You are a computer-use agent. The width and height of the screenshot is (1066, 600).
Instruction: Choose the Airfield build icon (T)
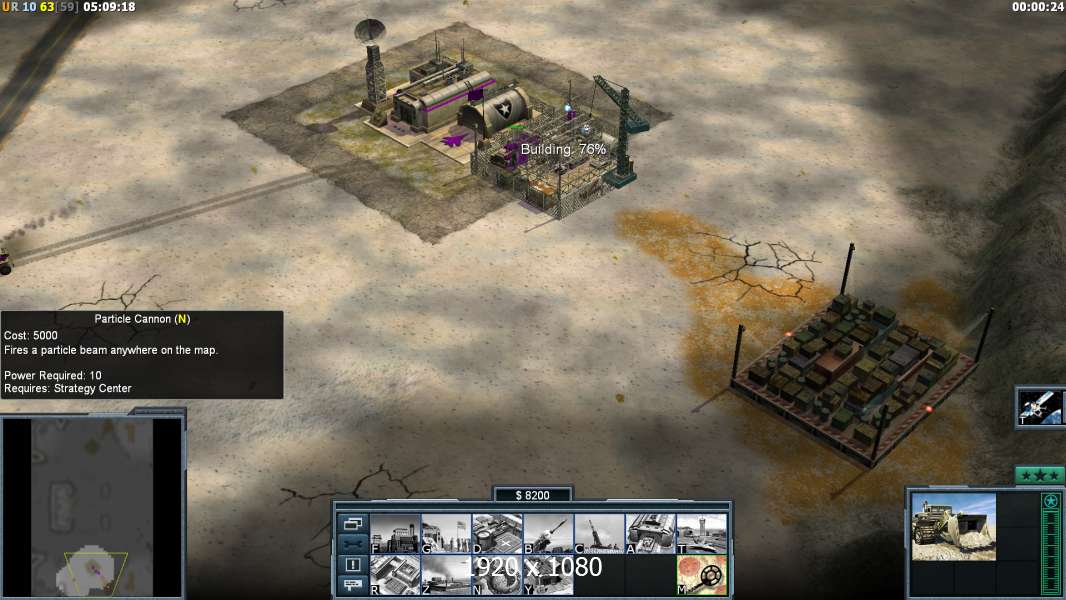(x=701, y=534)
